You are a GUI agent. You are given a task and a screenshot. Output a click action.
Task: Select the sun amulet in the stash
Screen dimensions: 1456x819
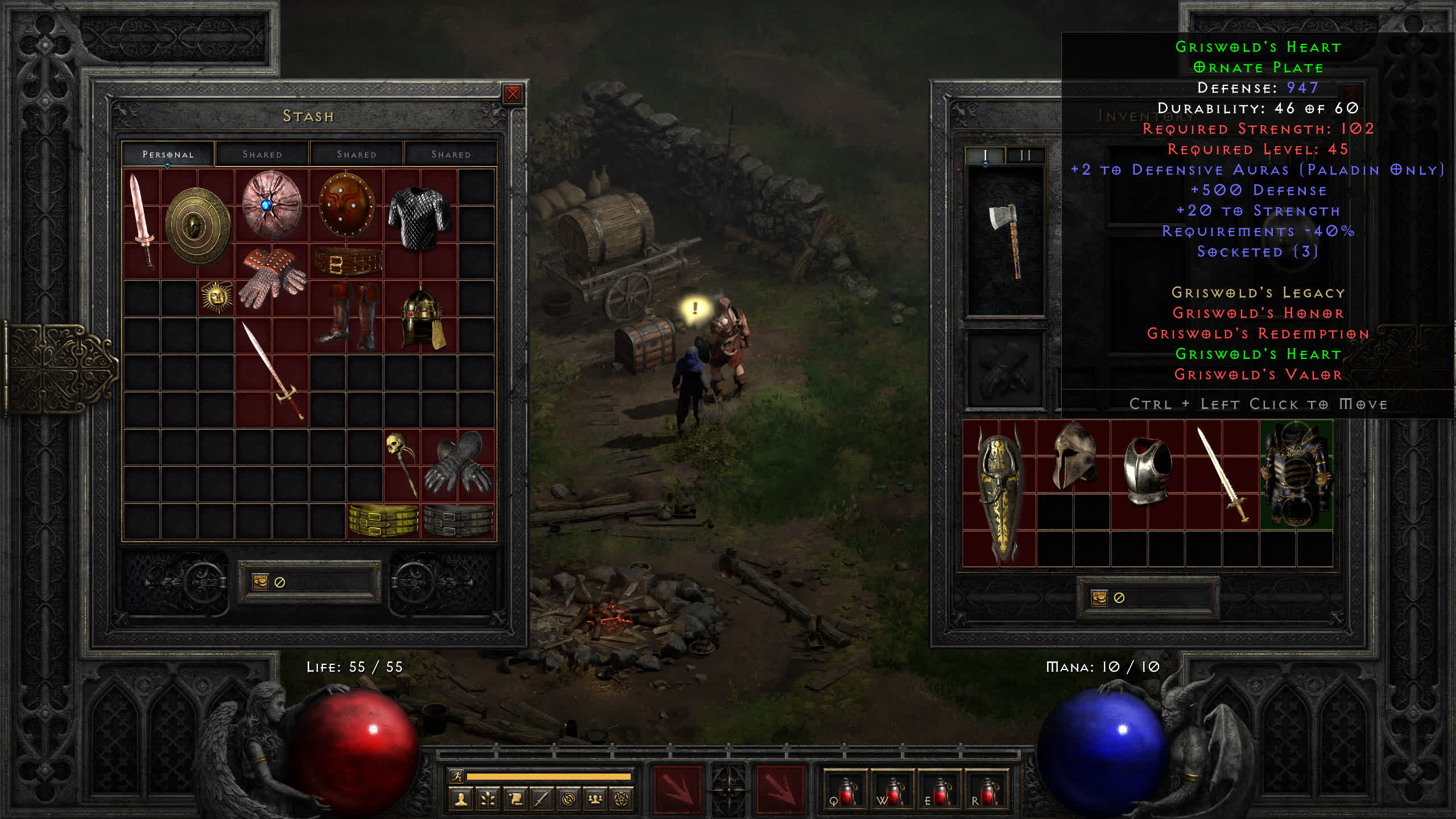(x=216, y=297)
